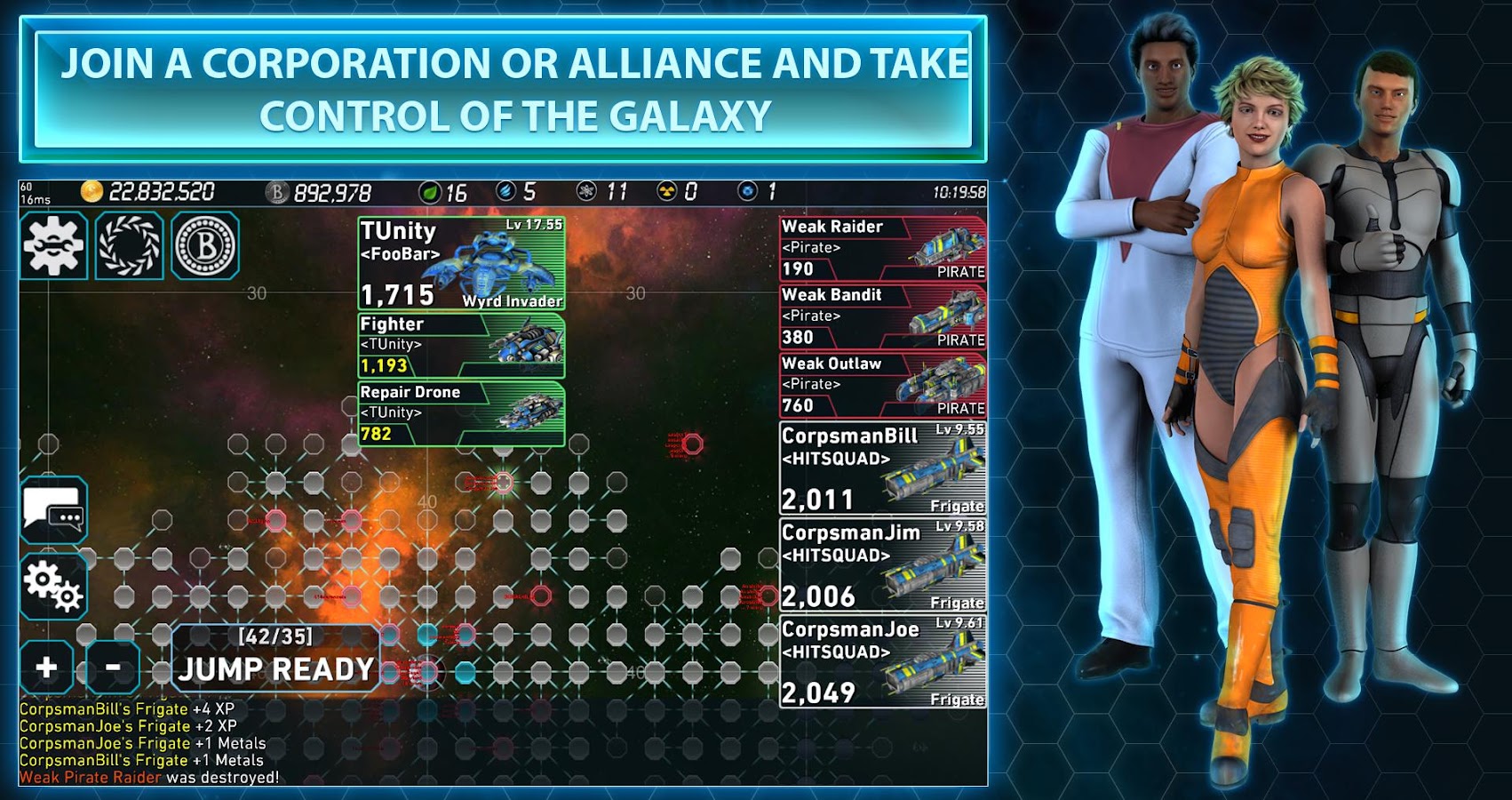1512x800 pixels.
Task: Activate the JUMP READY button
Action: pos(275,659)
